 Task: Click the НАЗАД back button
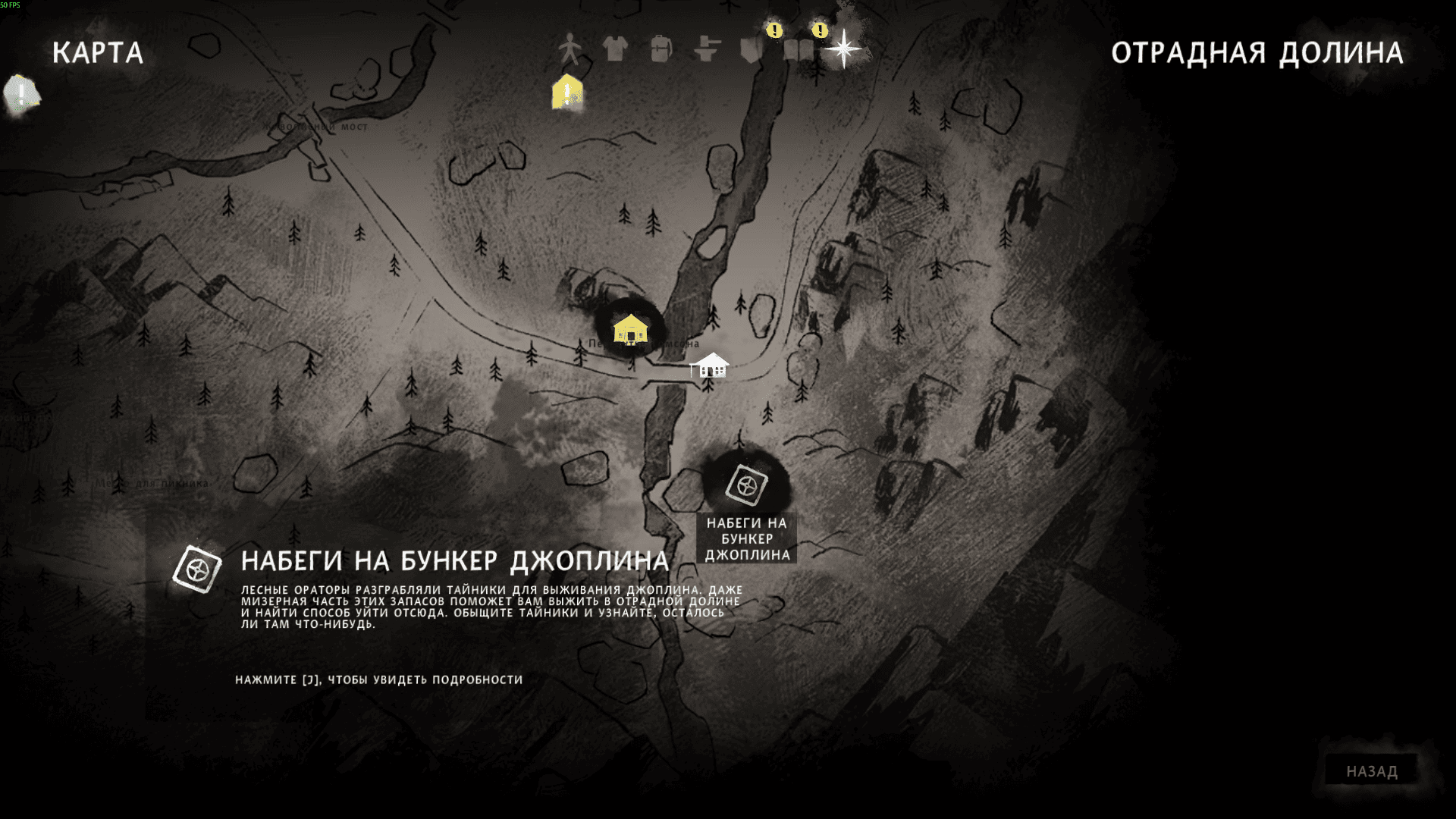click(x=1371, y=771)
